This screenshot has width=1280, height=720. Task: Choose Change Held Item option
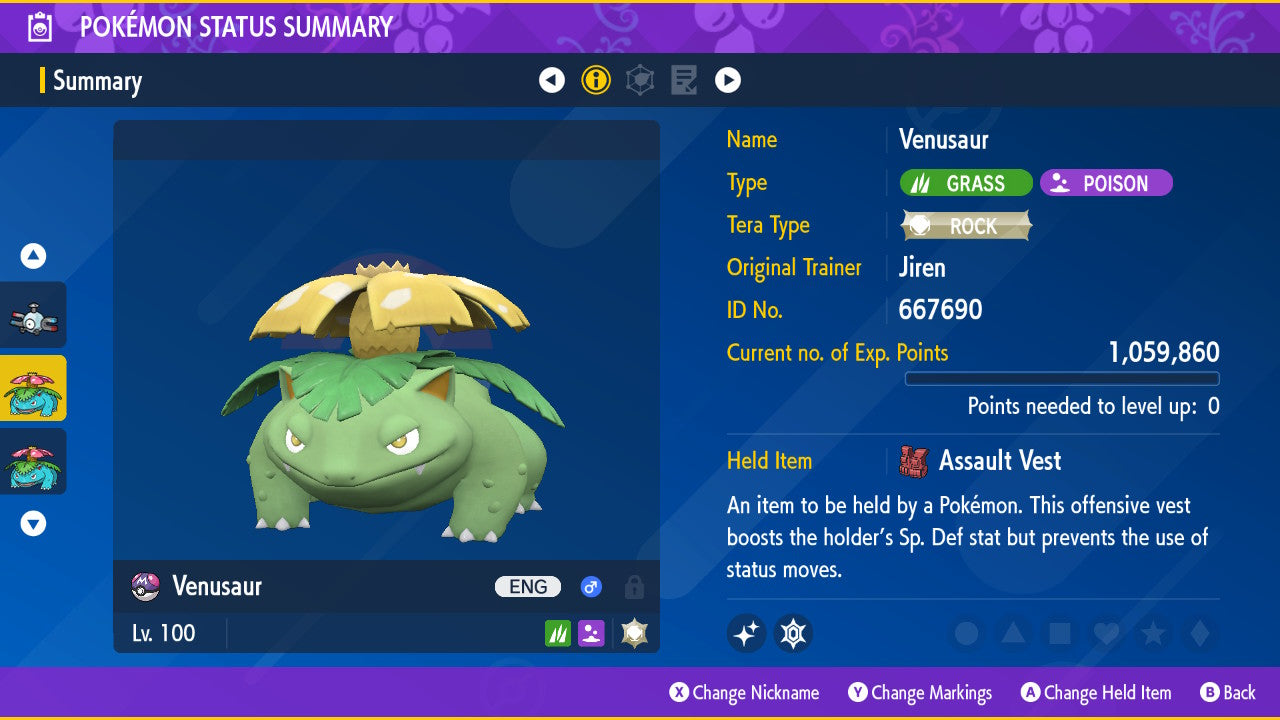coord(1096,693)
